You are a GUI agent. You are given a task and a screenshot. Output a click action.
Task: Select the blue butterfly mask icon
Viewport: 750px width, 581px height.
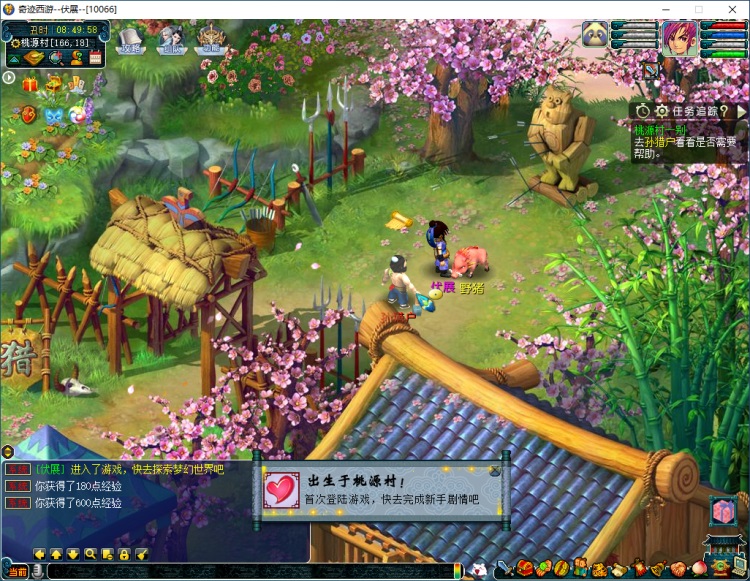pos(53,115)
